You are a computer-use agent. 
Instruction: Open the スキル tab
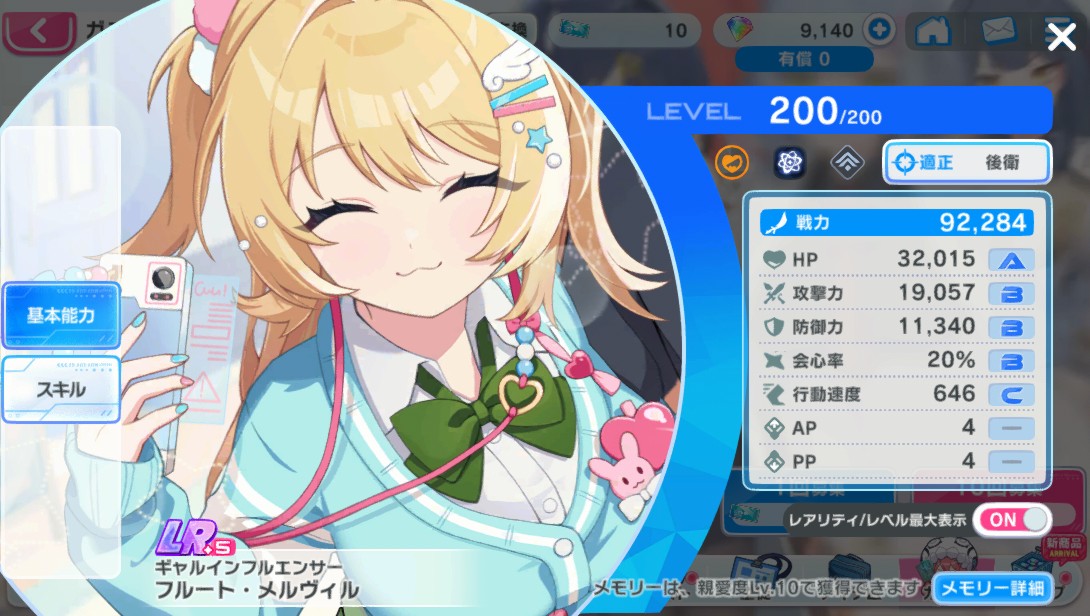click(61, 389)
